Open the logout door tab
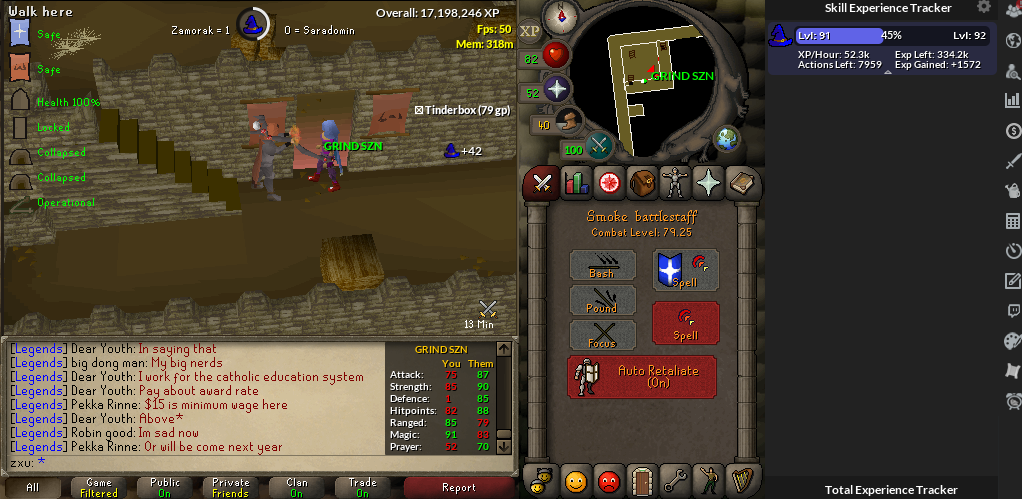Viewport: 1022px width, 499px height. point(643,480)
